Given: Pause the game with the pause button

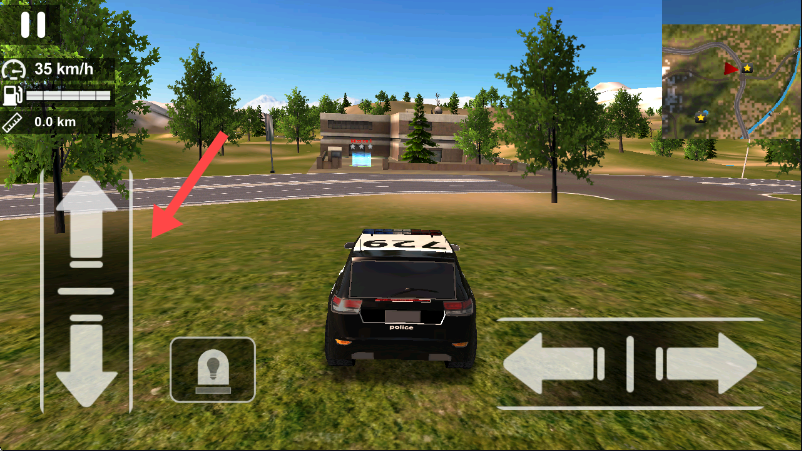Looking at the screenshot, I should [x=32, y=24].
